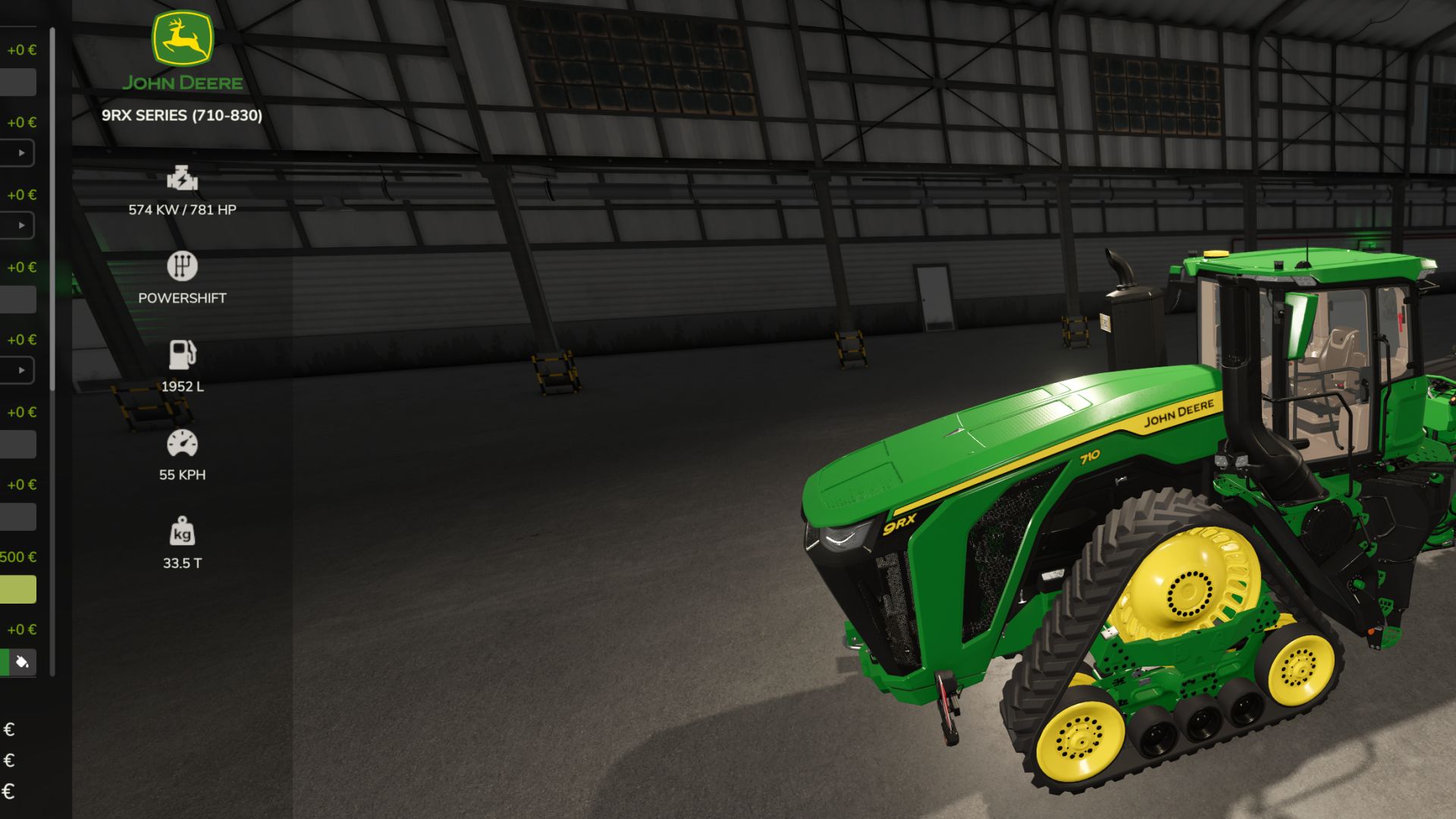Click the green euro price icon reading 500 €
This screenshot has height=819, width=1456.
17,556
